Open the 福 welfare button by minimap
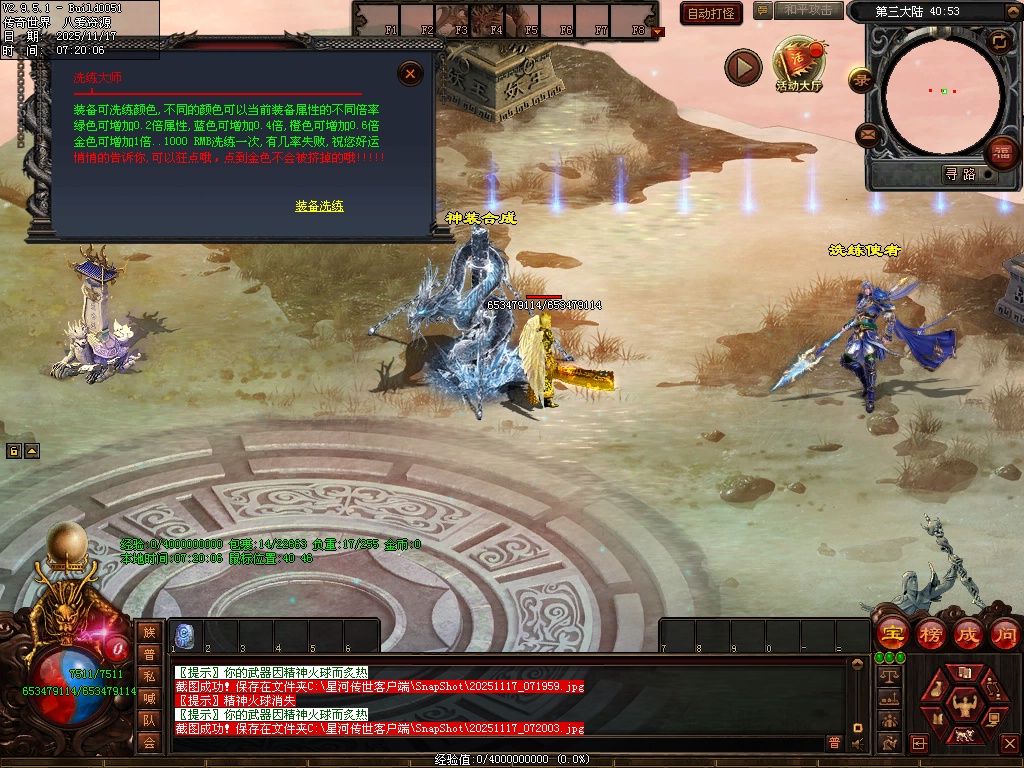 (x=1001, y=153)
